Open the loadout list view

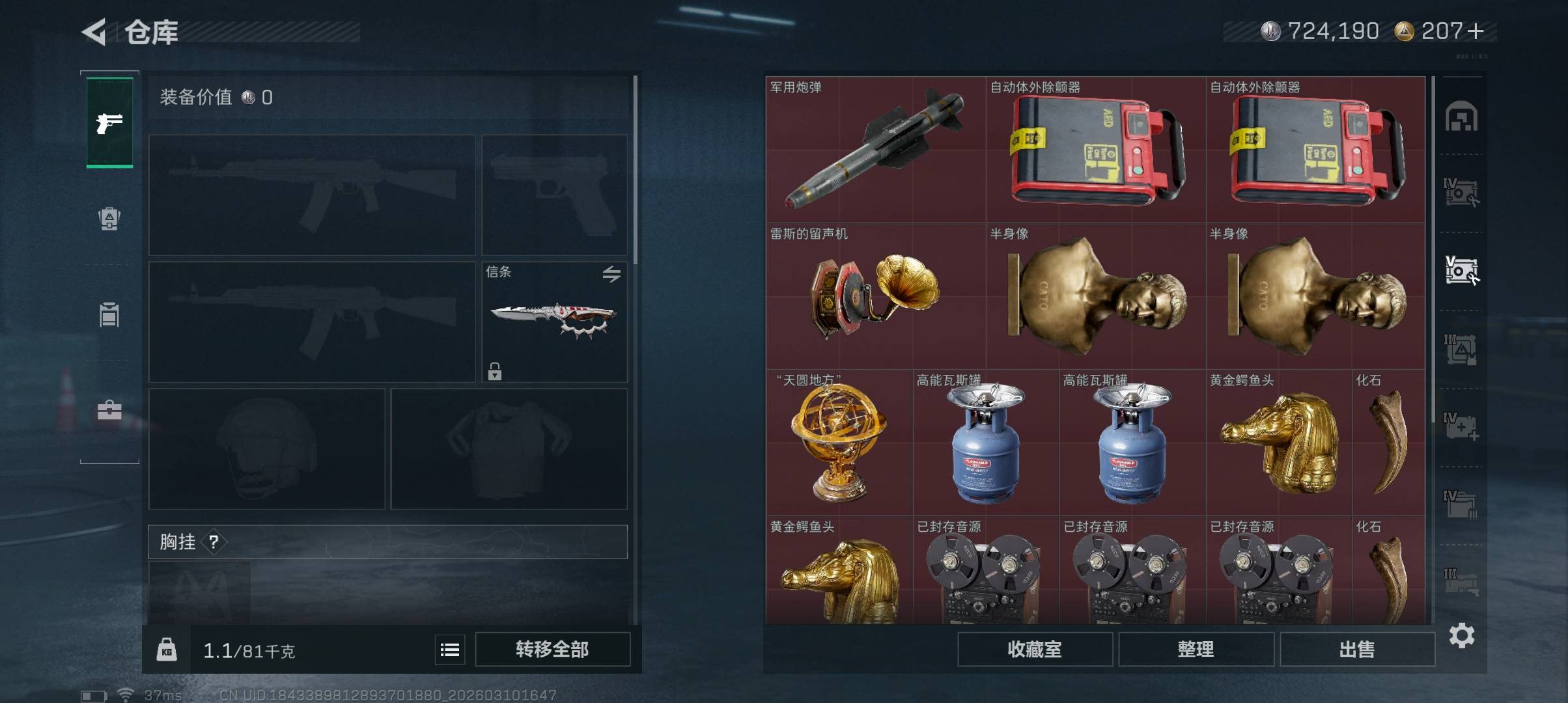tap(450, 650)
